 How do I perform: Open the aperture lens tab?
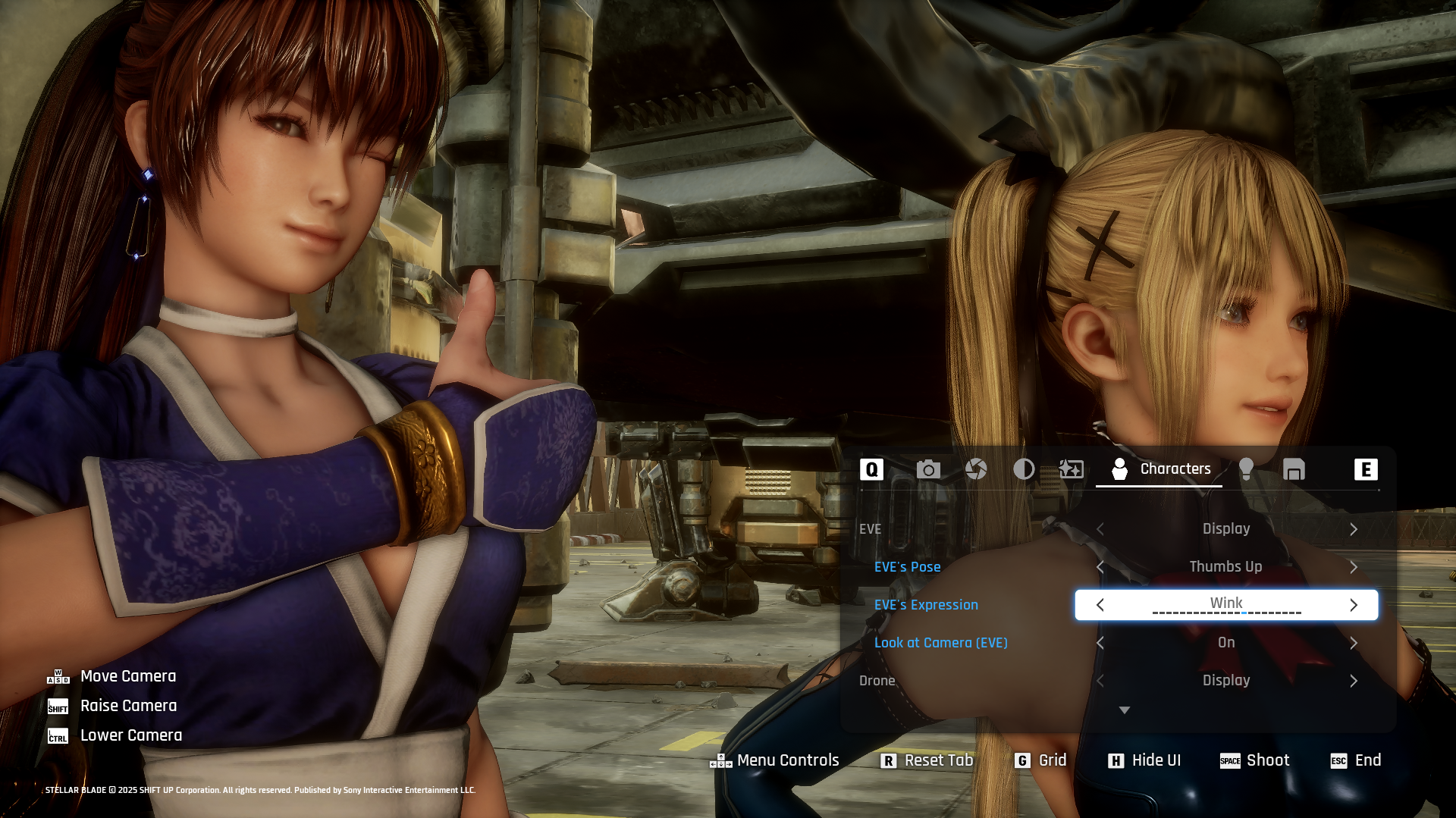976,469
